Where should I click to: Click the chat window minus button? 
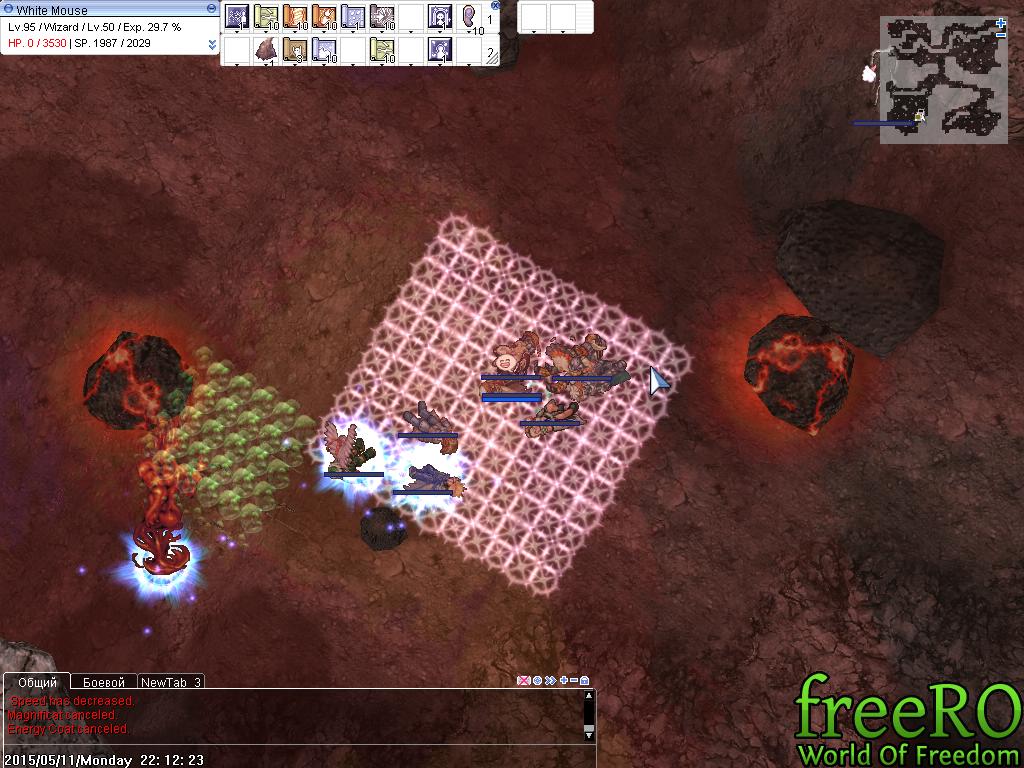pyautogui.click(x=573, y=681)
